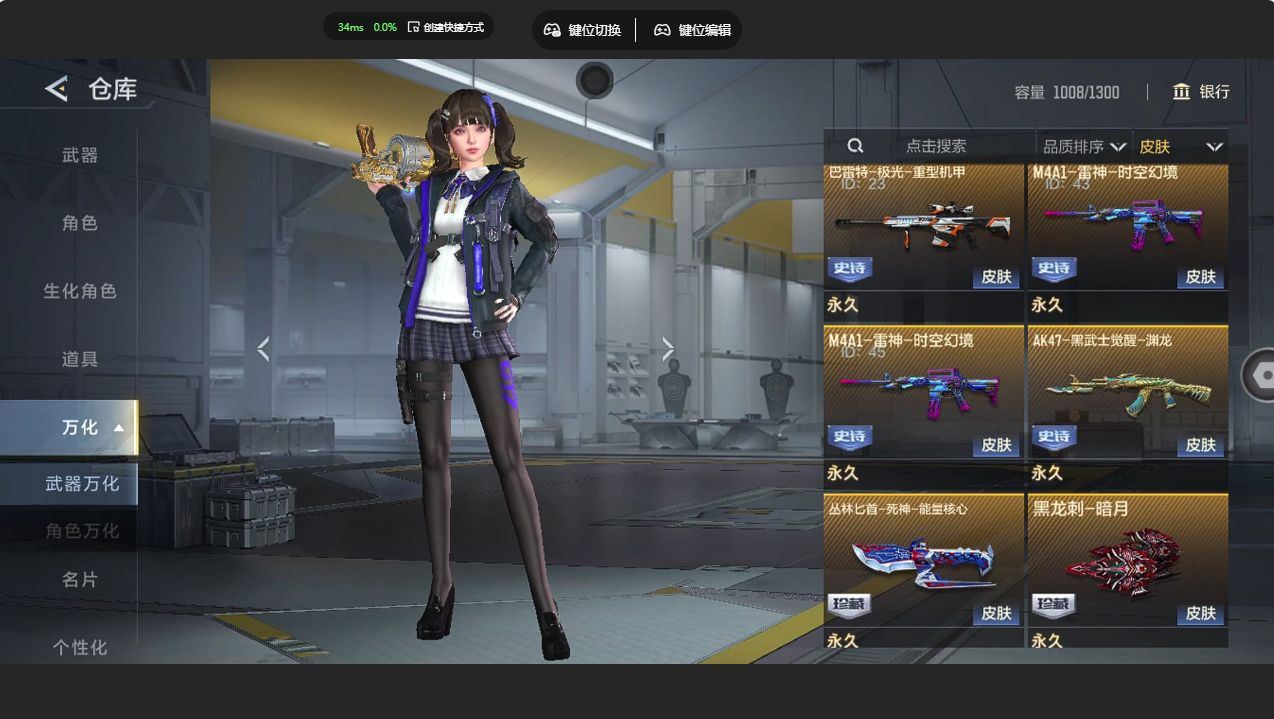Open the 皮肤 filter dropdown

[x=1180, y=147]
